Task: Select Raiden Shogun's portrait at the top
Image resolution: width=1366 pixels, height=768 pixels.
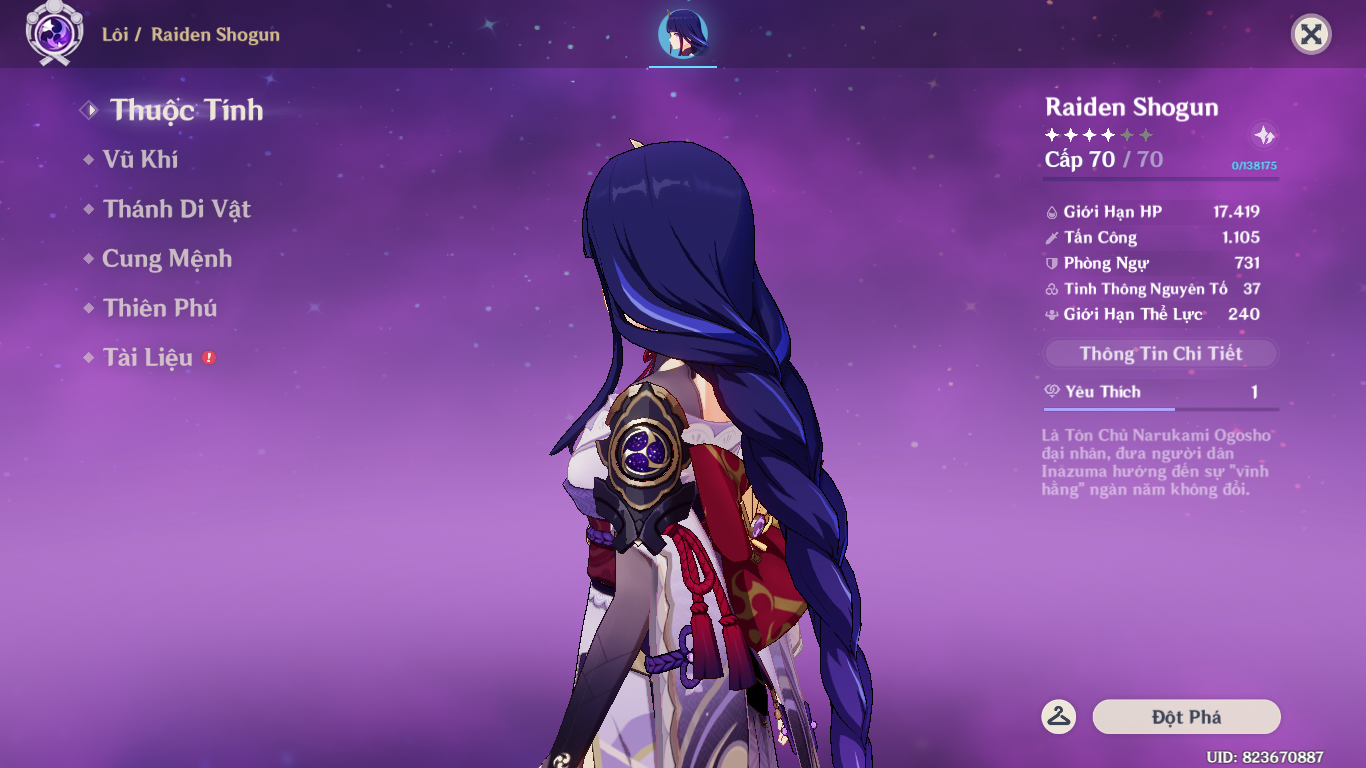Action: pos(683,35)
